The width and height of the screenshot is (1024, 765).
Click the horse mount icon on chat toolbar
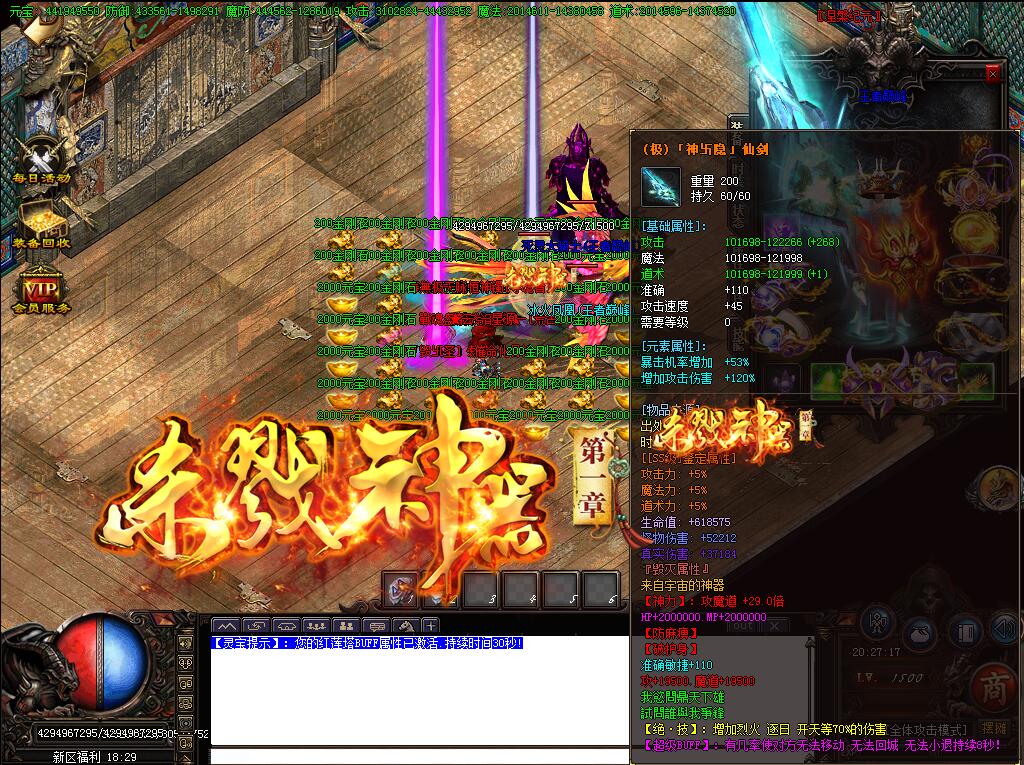(x=405, y=626)
